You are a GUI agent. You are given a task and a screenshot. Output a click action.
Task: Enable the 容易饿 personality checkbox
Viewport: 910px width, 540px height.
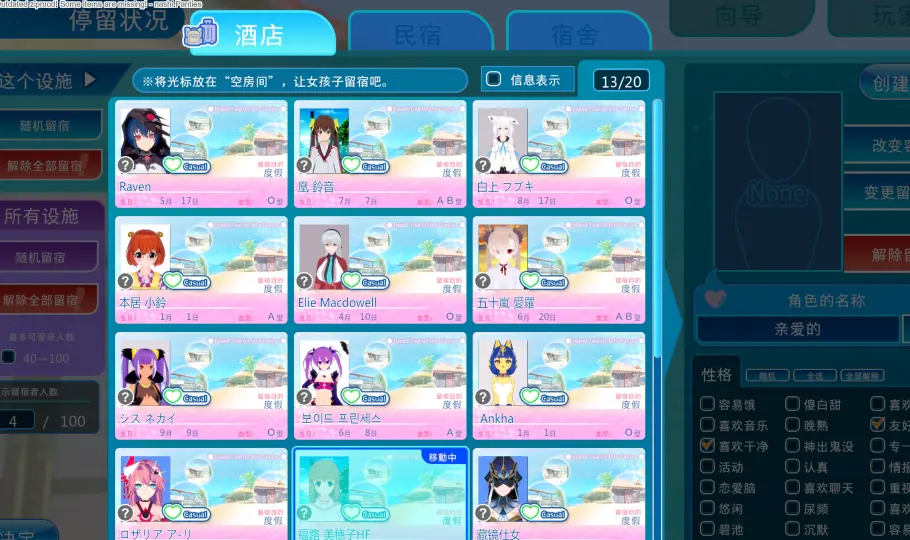pos(708,405)
